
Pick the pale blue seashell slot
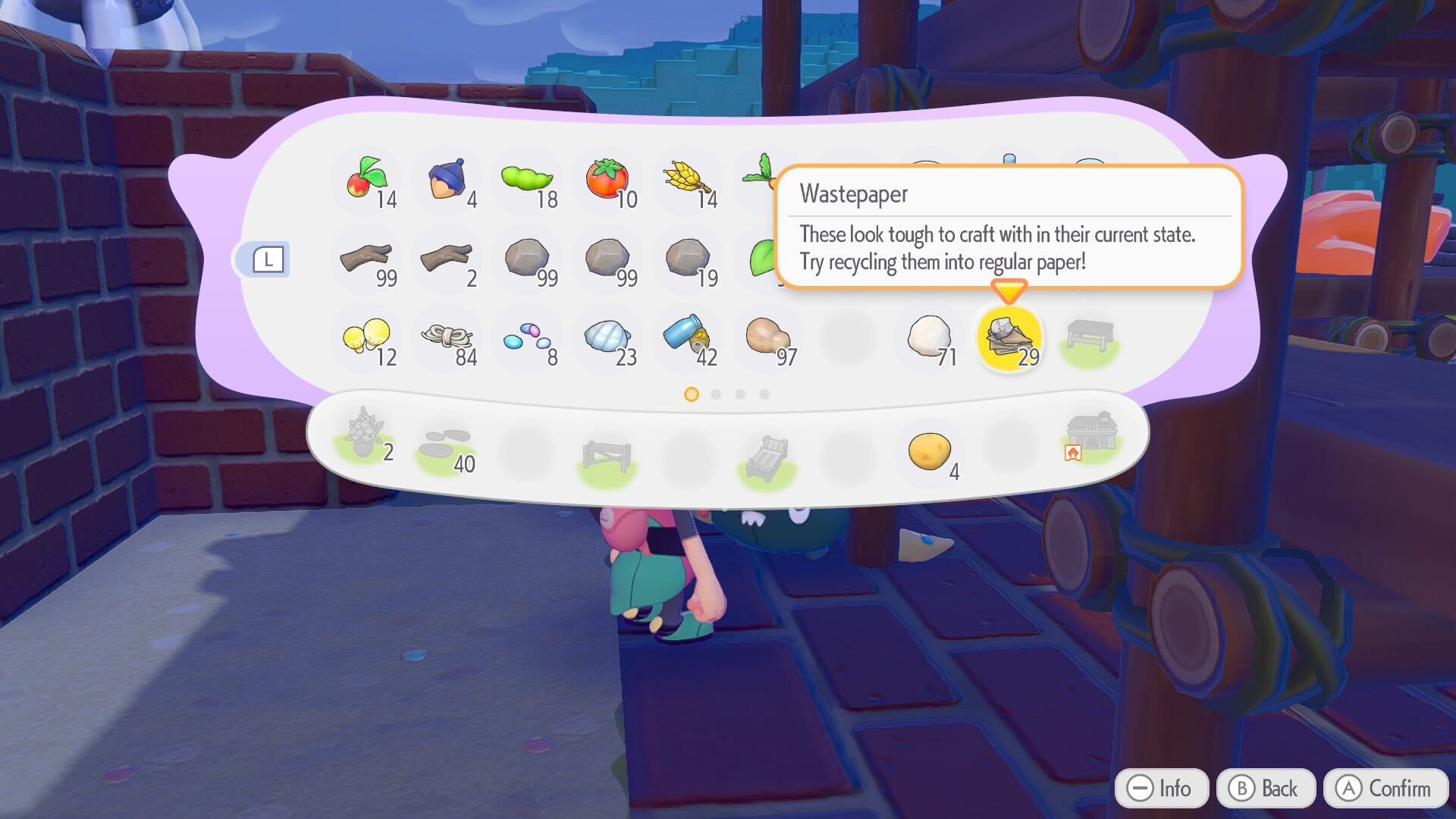608,337
